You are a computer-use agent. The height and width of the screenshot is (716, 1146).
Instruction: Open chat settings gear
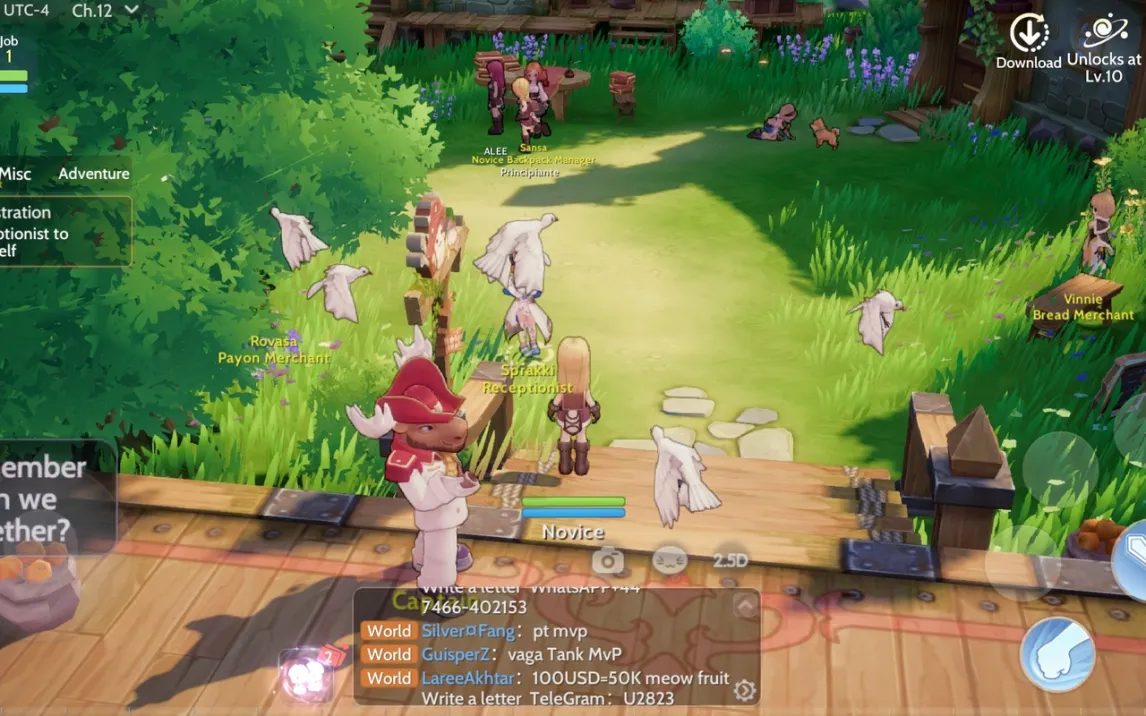pos(743,690)
